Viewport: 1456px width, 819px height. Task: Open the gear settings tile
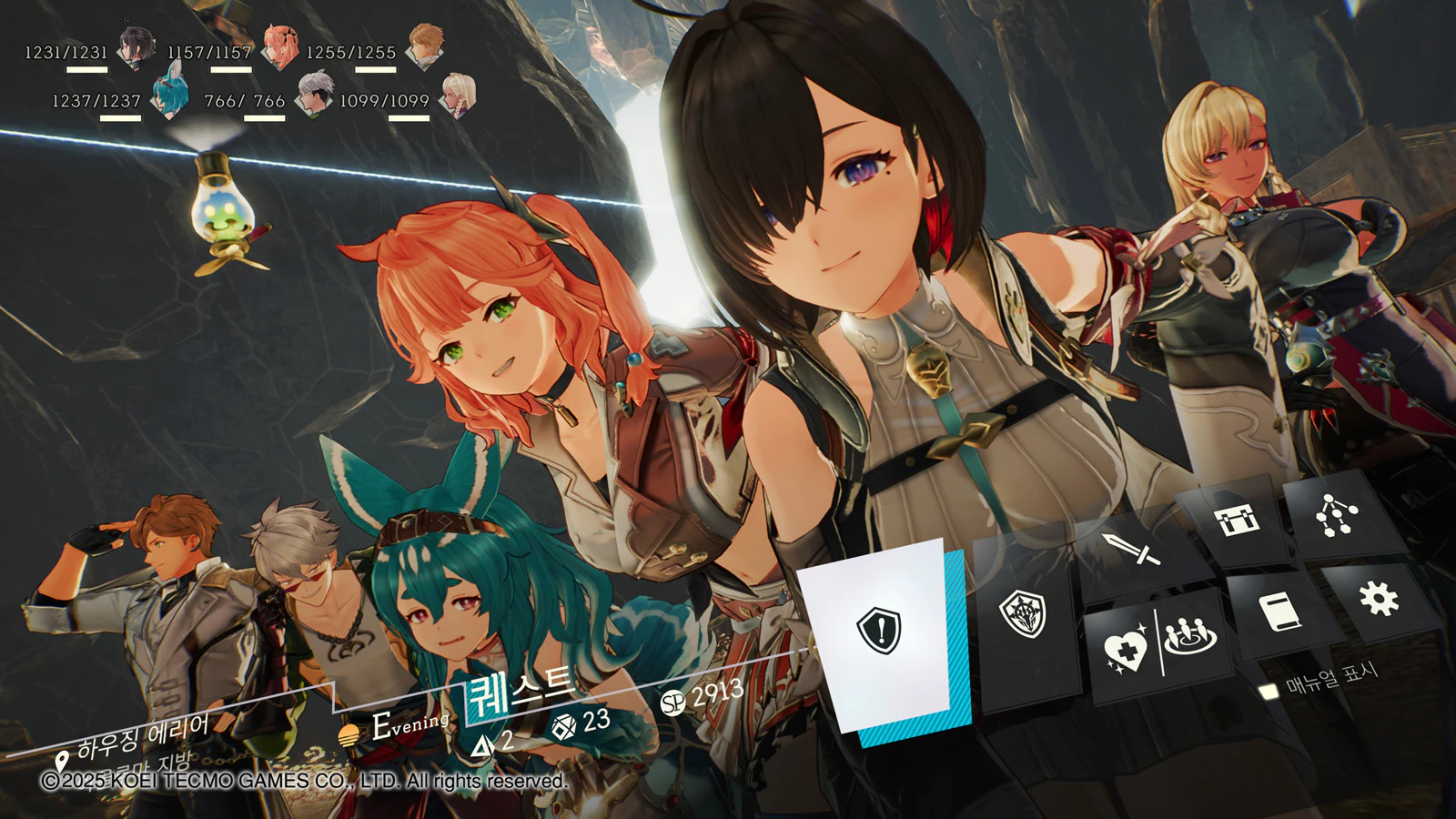(x=1378, y=598)
